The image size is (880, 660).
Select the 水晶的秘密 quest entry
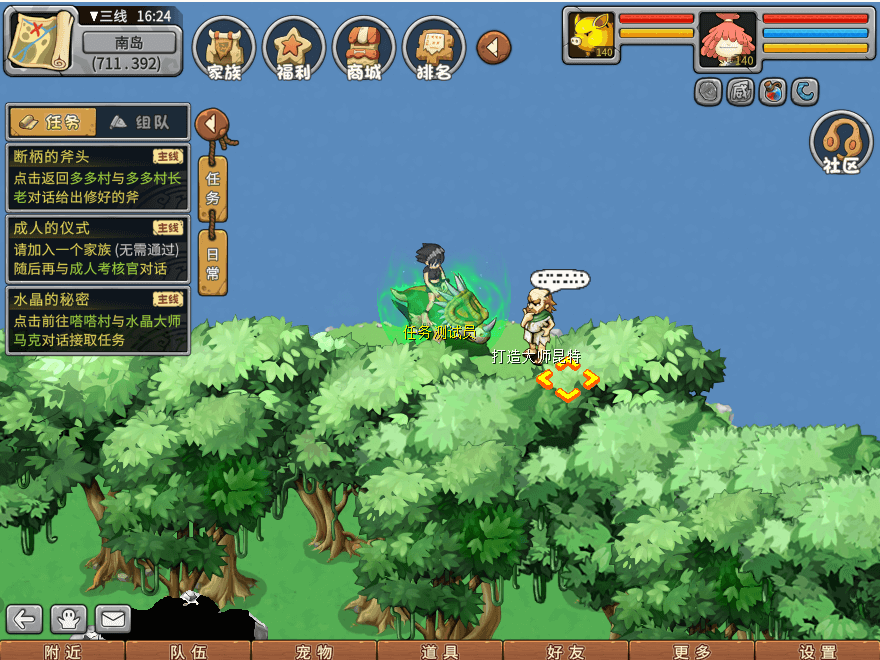[97, 319]
